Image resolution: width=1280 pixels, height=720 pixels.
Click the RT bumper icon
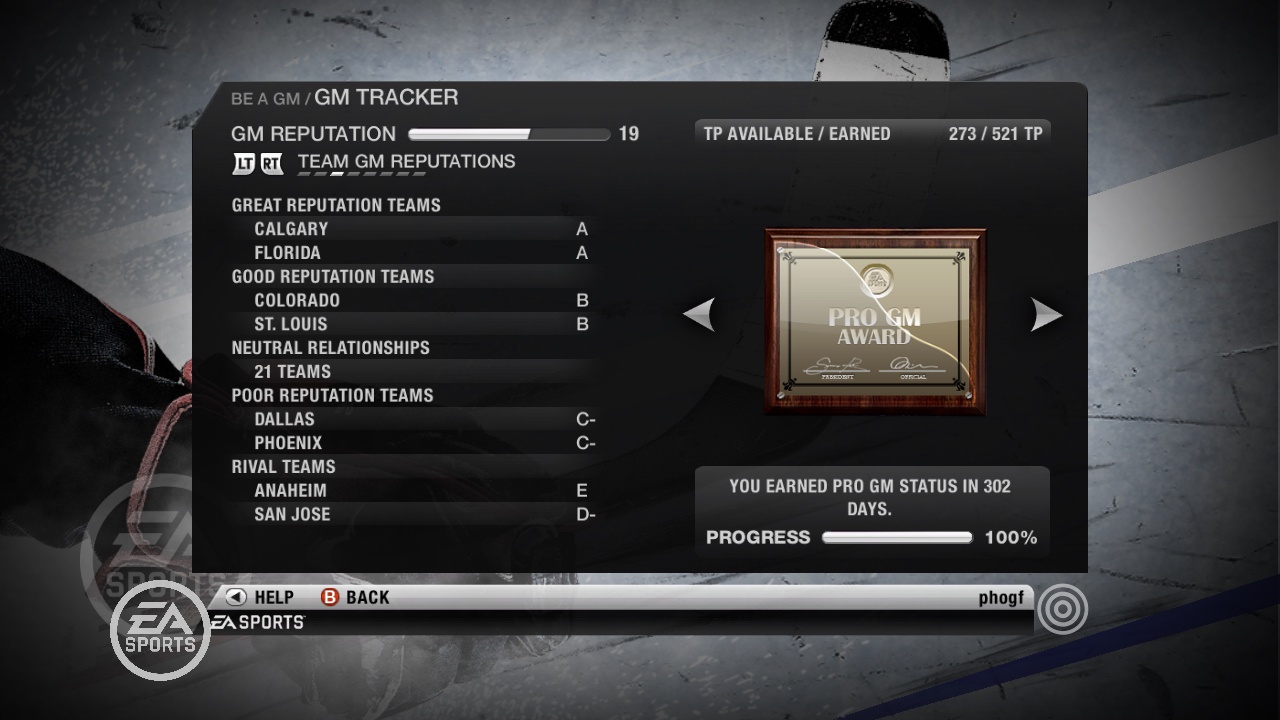point(270,161)
